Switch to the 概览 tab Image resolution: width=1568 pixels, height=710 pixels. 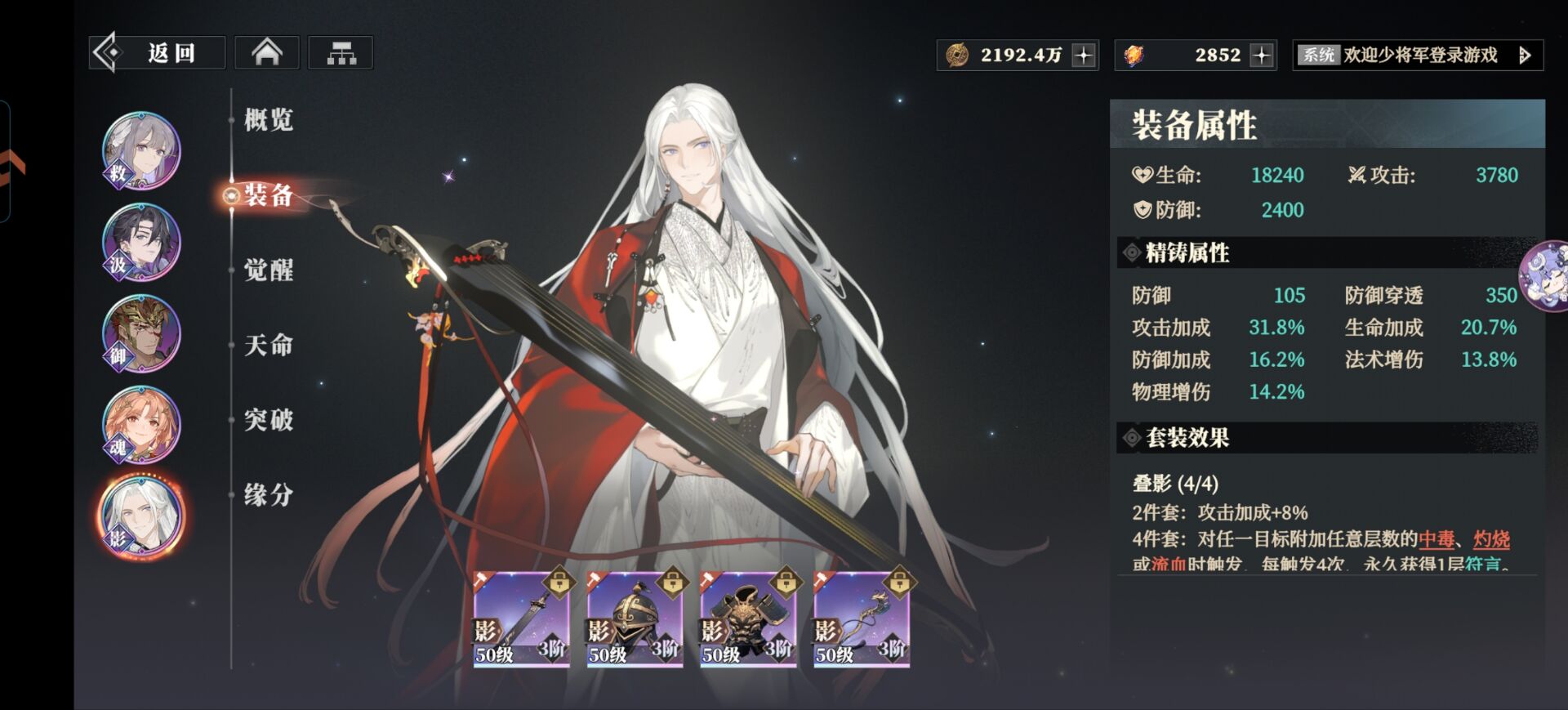click(268, 120)
